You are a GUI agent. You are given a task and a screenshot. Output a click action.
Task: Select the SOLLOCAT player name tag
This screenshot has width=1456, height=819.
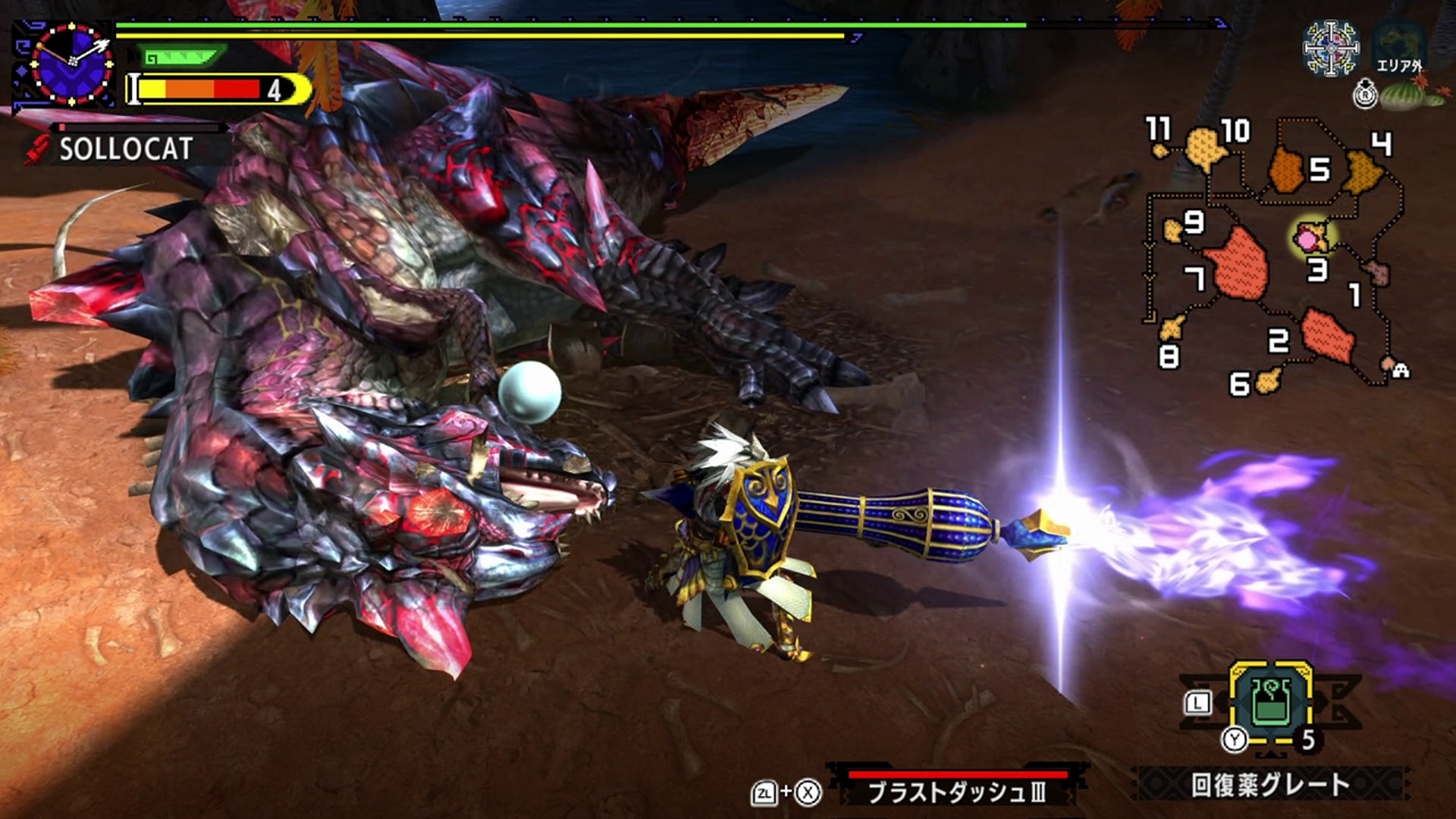(125, 149)
